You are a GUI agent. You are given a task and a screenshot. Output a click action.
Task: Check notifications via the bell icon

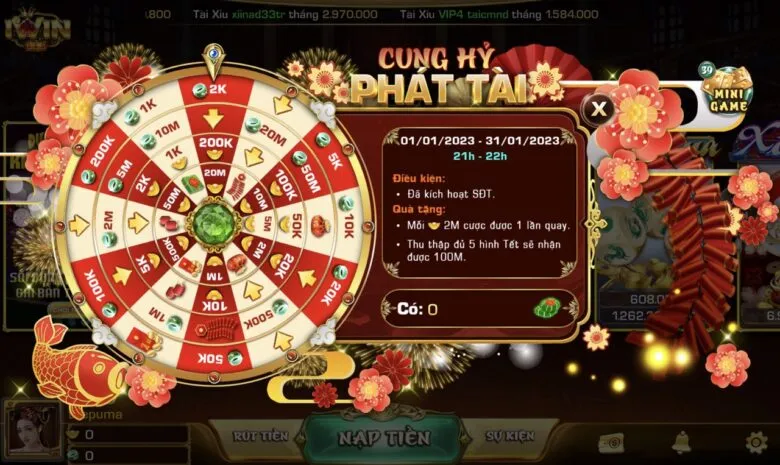click(681, 441)
